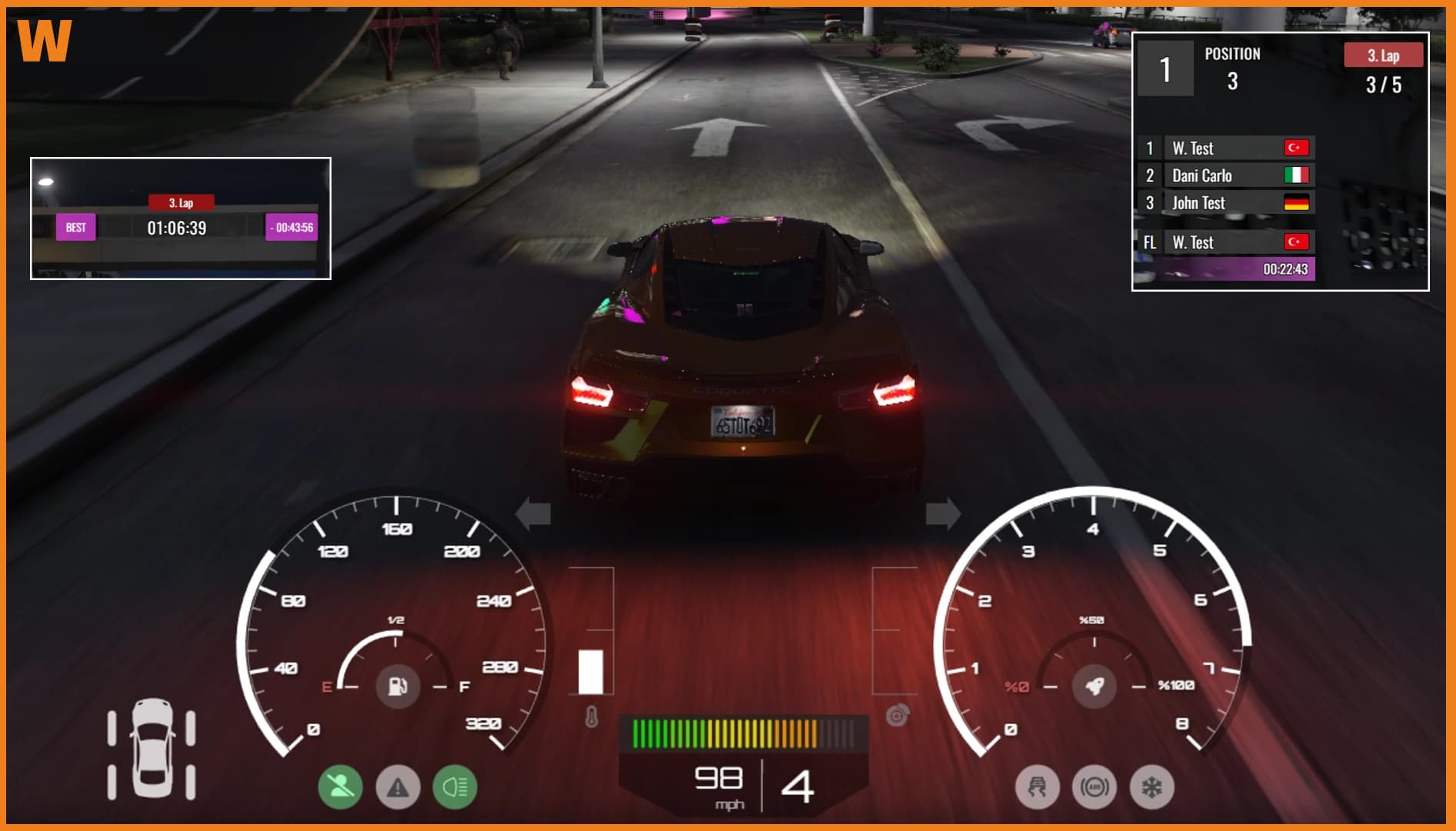Select the traction control (ESP) icon
1456x831 pixels.
[1038, 787]
